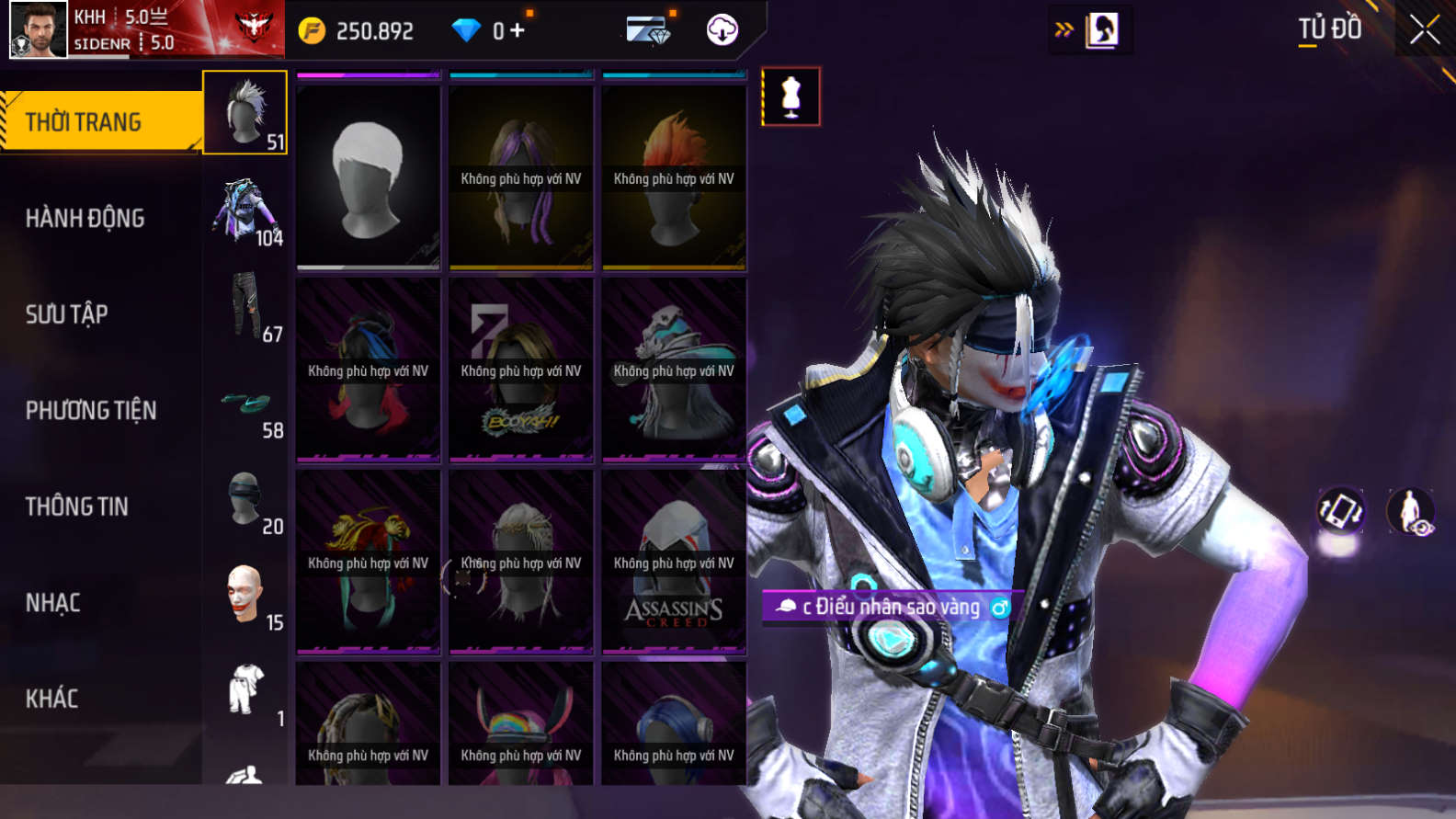Open the NHẠC section
This screenshot has width=1456, height=819.
pos(53,603)
